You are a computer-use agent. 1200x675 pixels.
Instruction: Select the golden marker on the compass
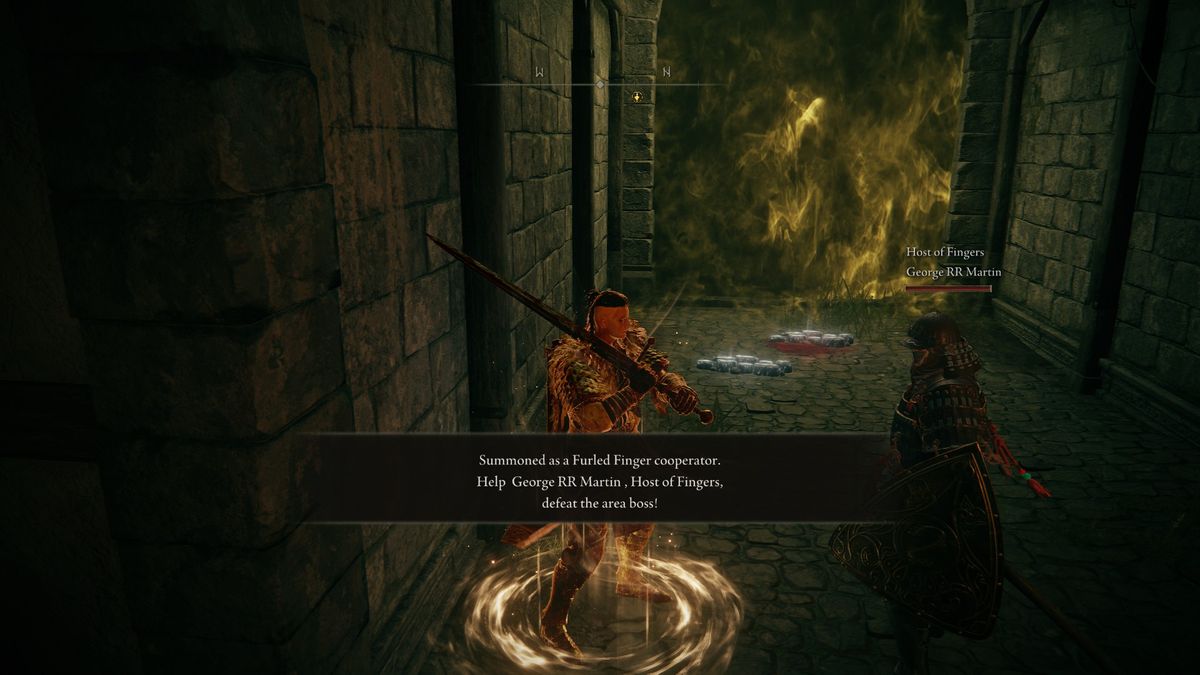point(637,97)
